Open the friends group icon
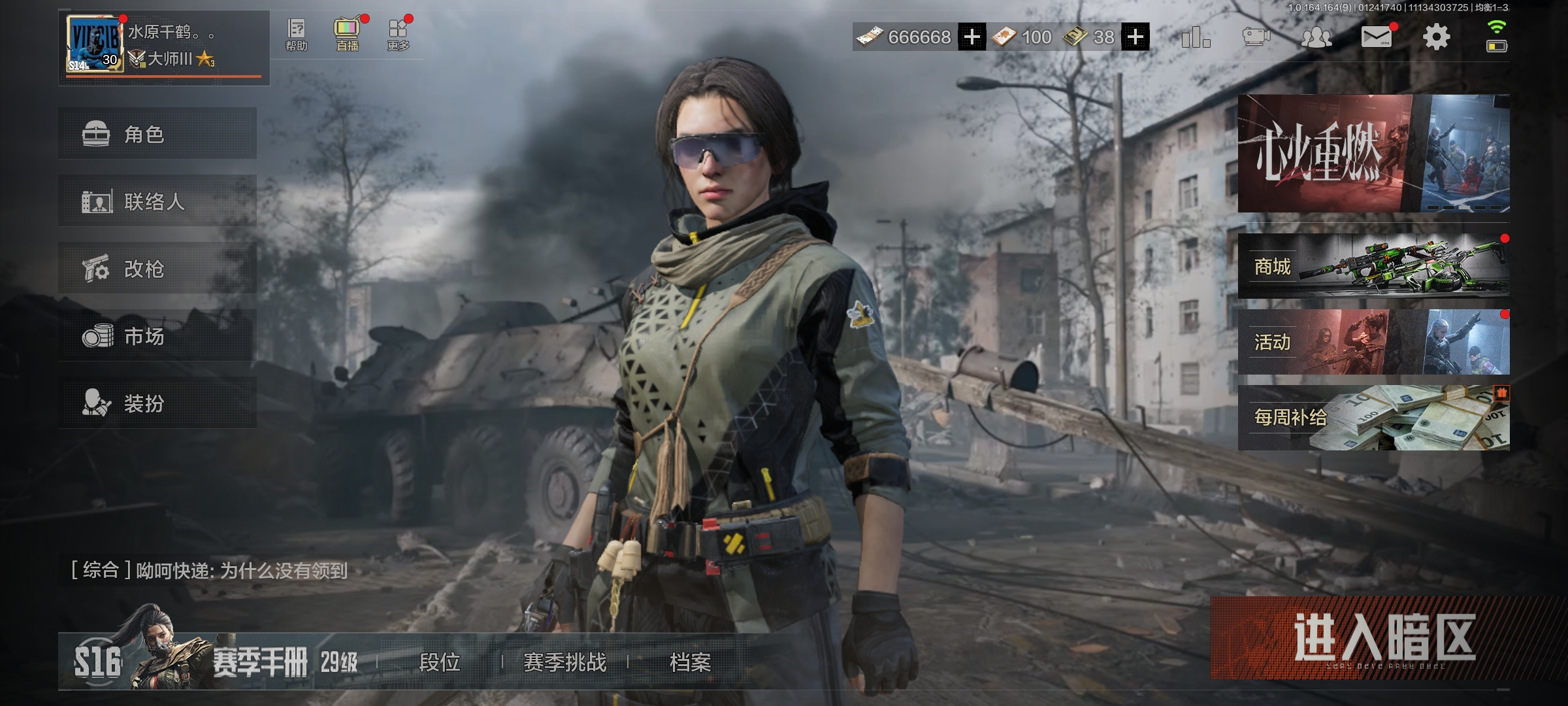Screen dimensions: 1568x706 coord(1316,37)
